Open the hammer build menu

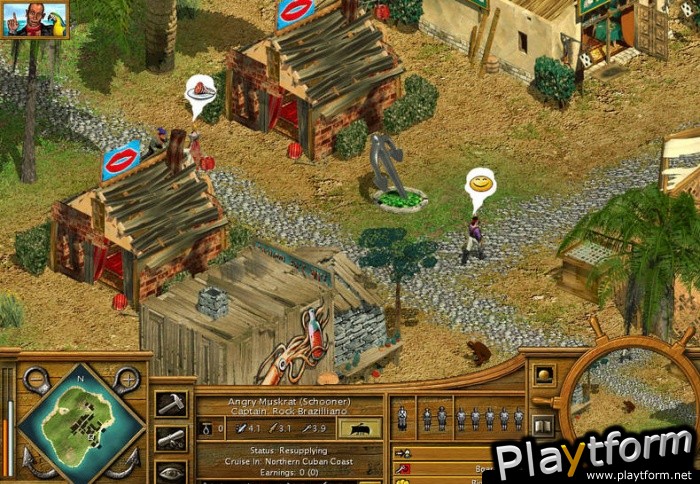coord(169,403)
